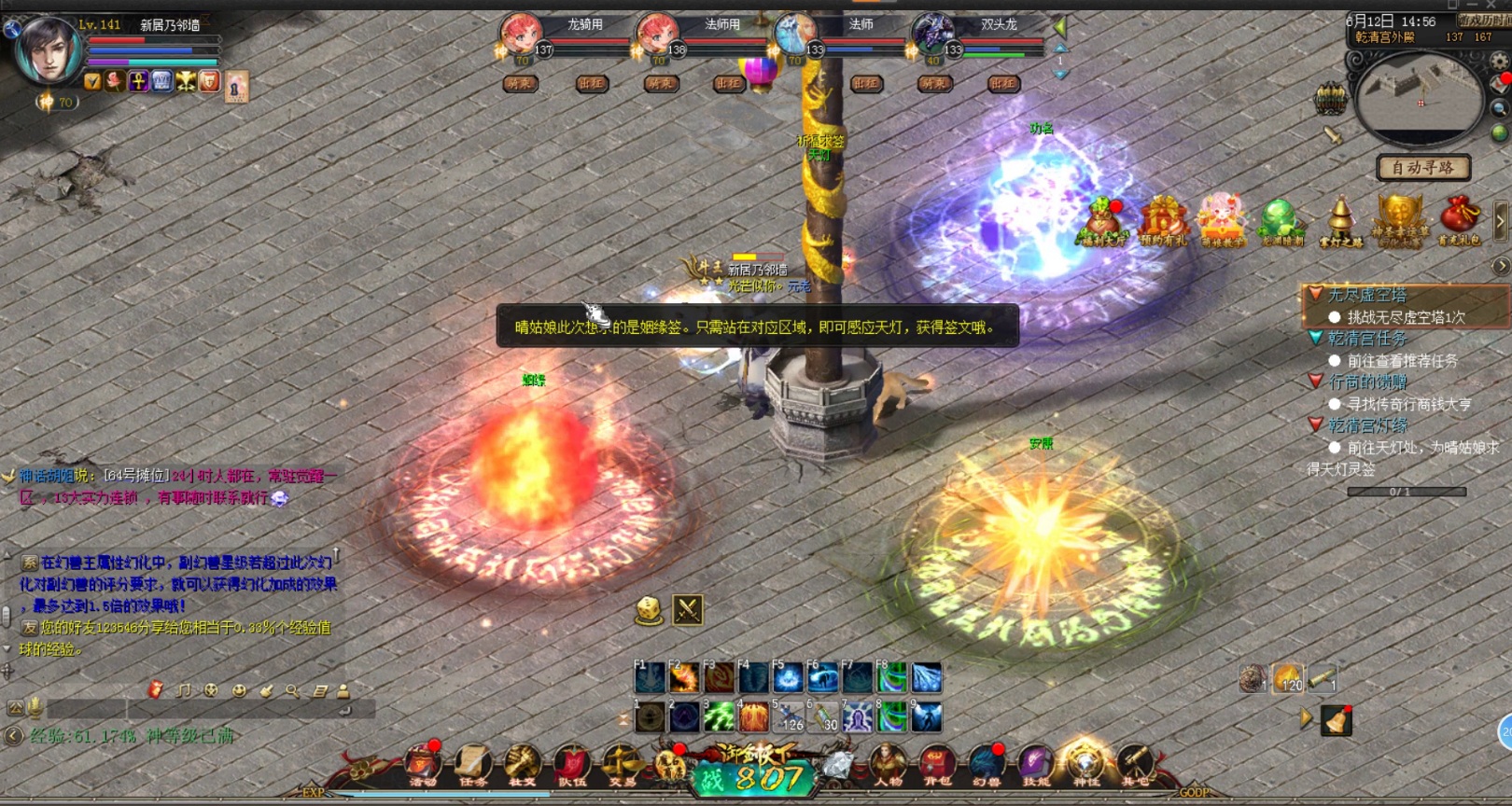Click the magnifying glass beside the minimap

point(1500,108)
